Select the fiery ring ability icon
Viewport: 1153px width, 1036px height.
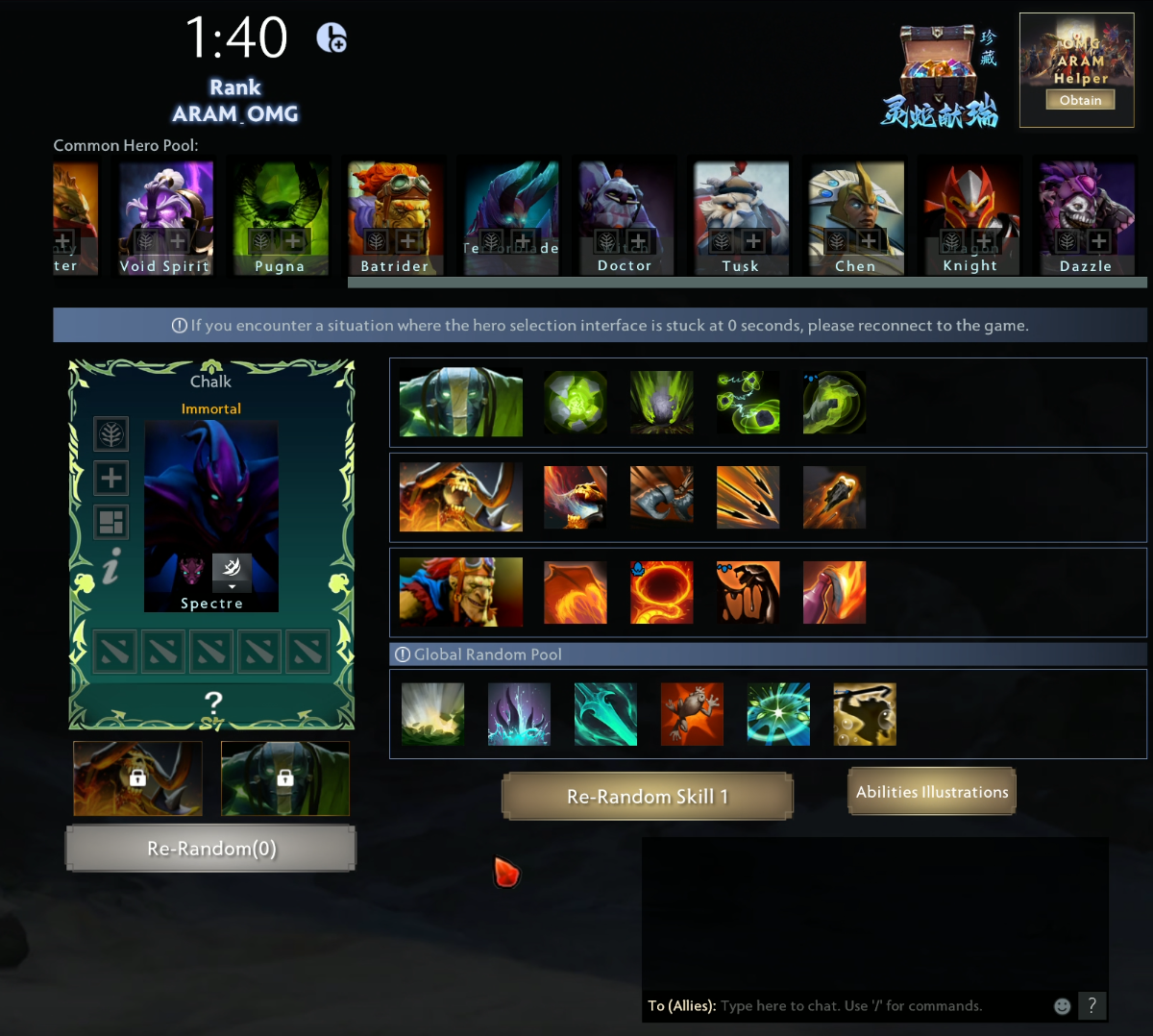[661, 593]
